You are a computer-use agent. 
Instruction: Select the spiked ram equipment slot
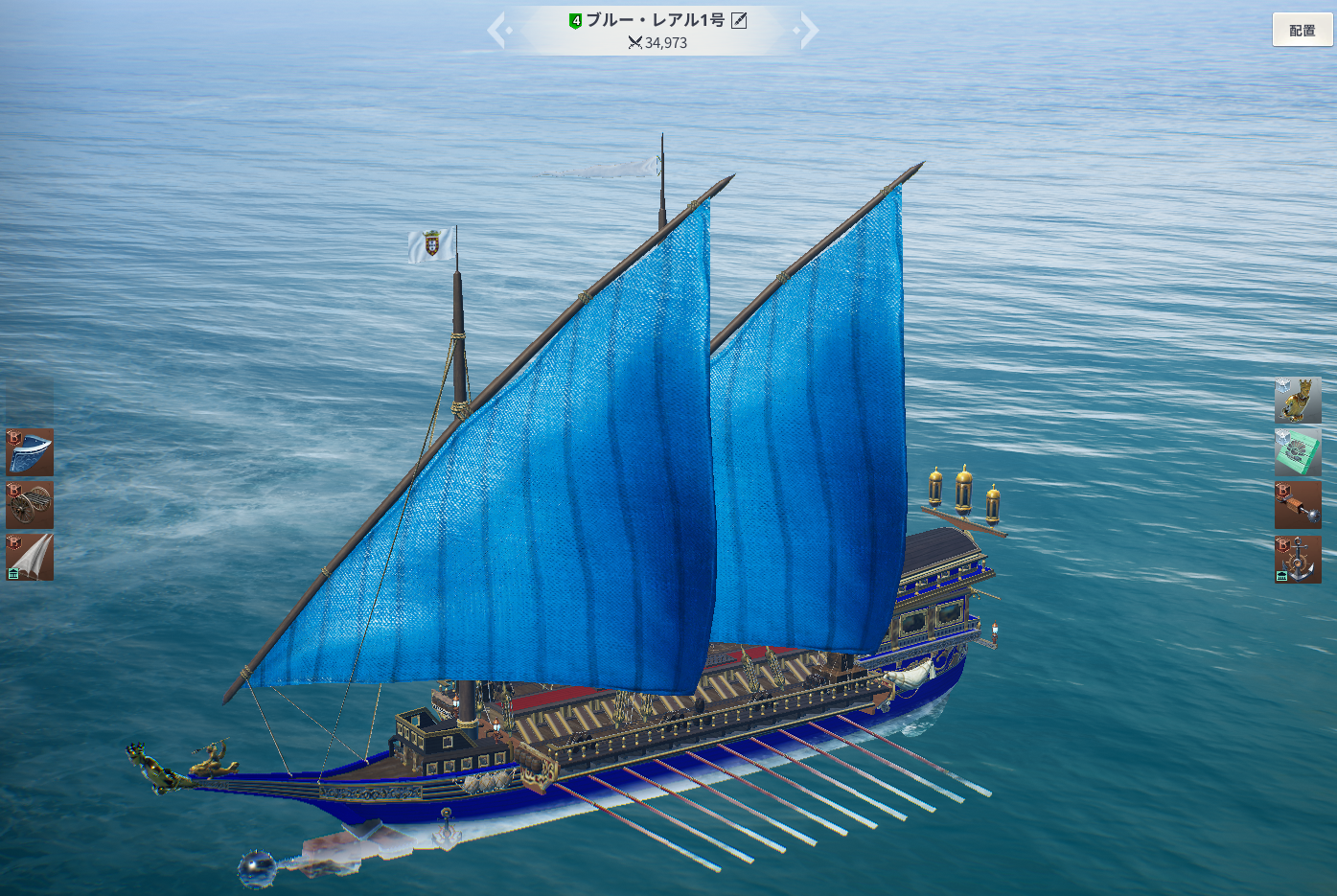[x=1298, y=505]
